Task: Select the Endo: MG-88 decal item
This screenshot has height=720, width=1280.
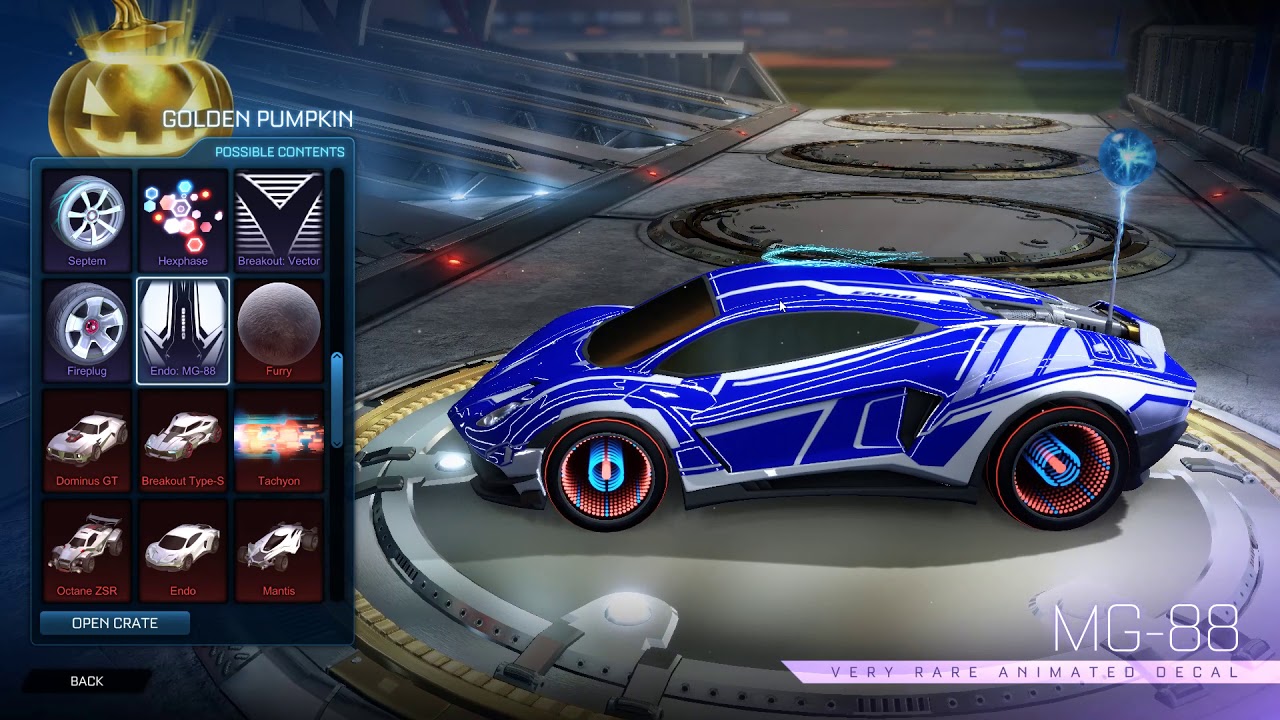Action: click(x=182, y=328)
